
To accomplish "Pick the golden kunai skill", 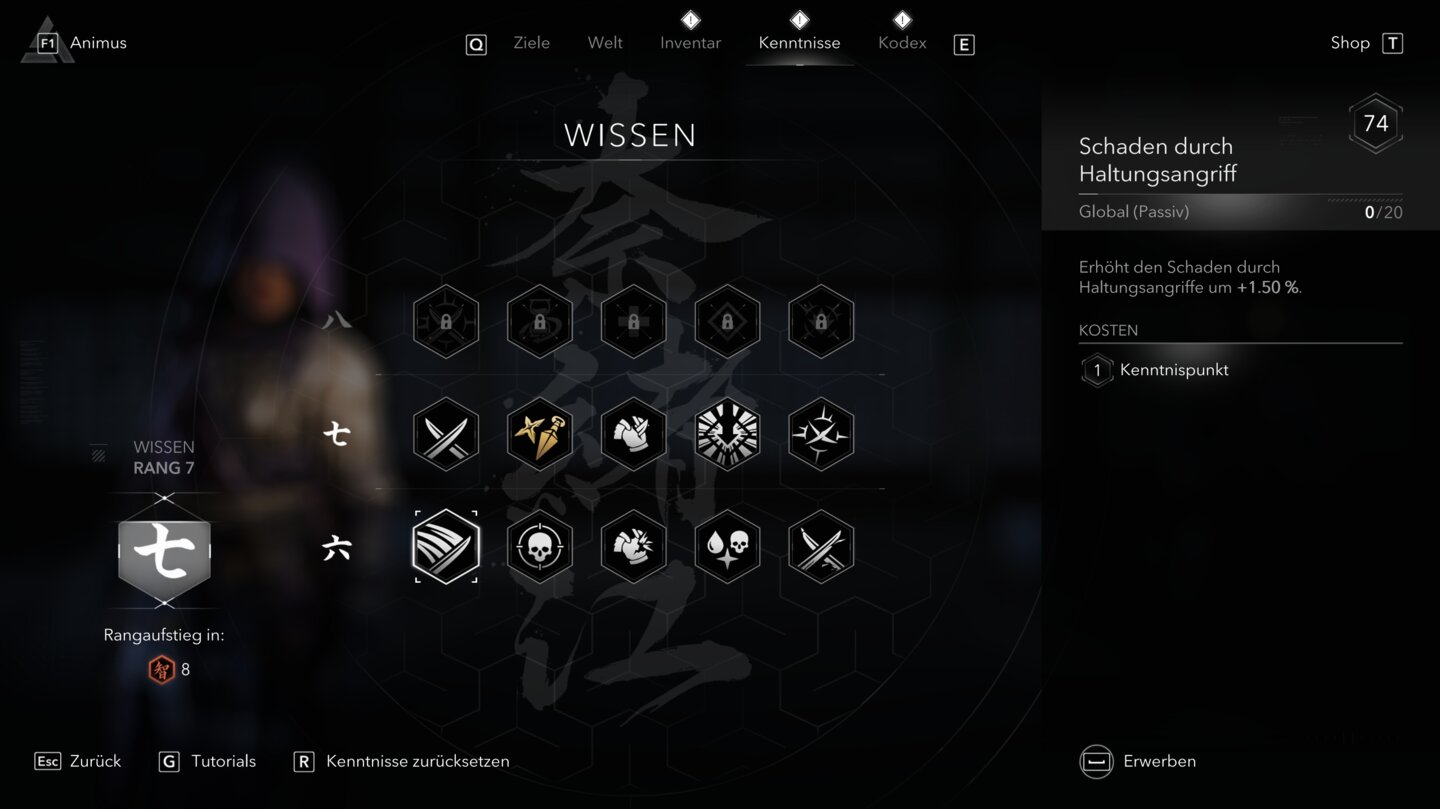I will 540,434.
